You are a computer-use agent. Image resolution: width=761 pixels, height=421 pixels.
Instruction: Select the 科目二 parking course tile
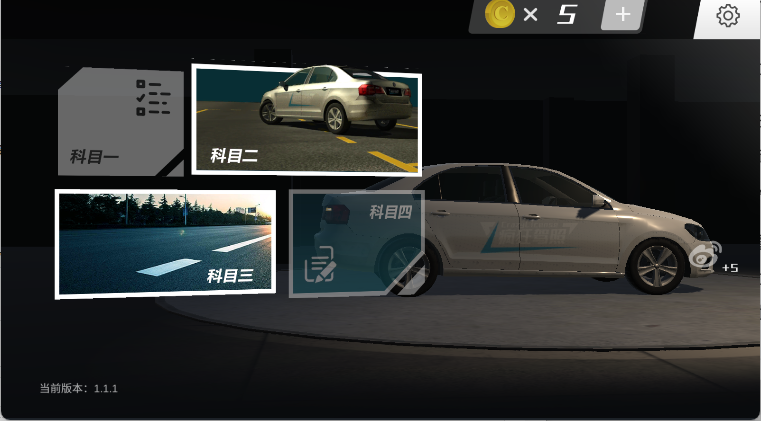click(306, 119)
